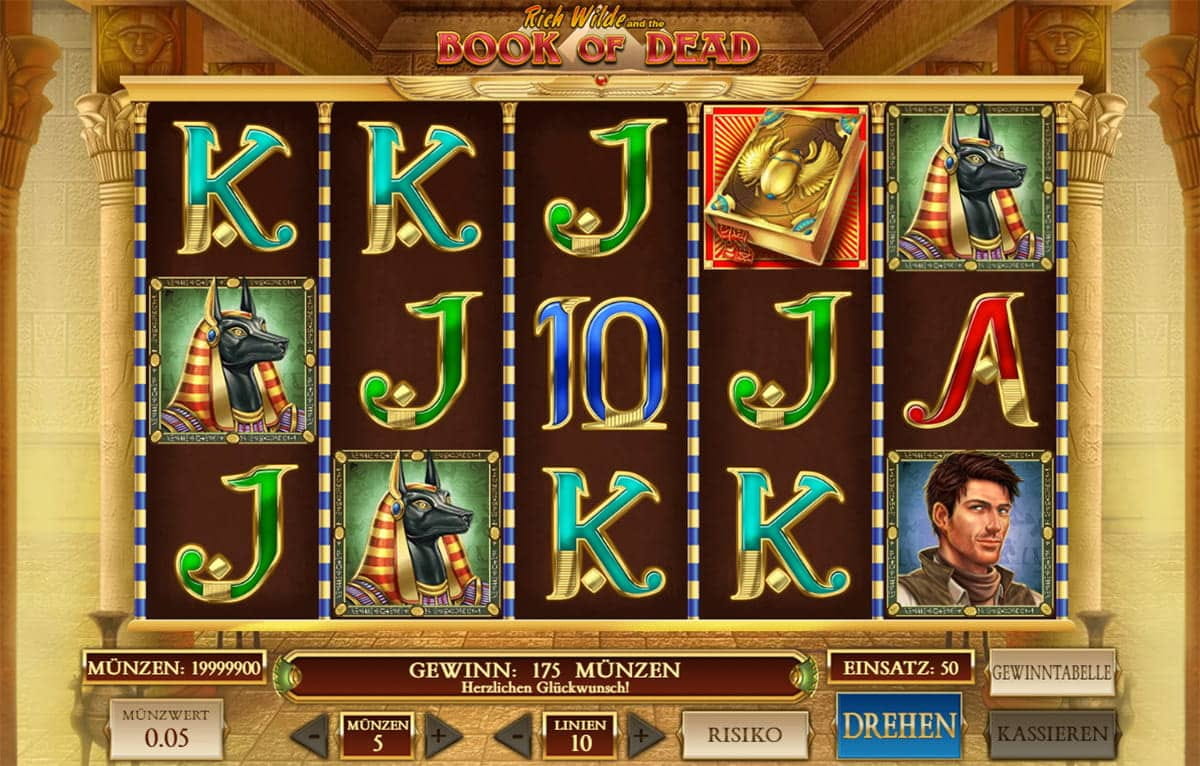Cash out with the Kassieren button
This screenshot has width=1200, height=766.
pyautogui.click(x=1052, y=733)
